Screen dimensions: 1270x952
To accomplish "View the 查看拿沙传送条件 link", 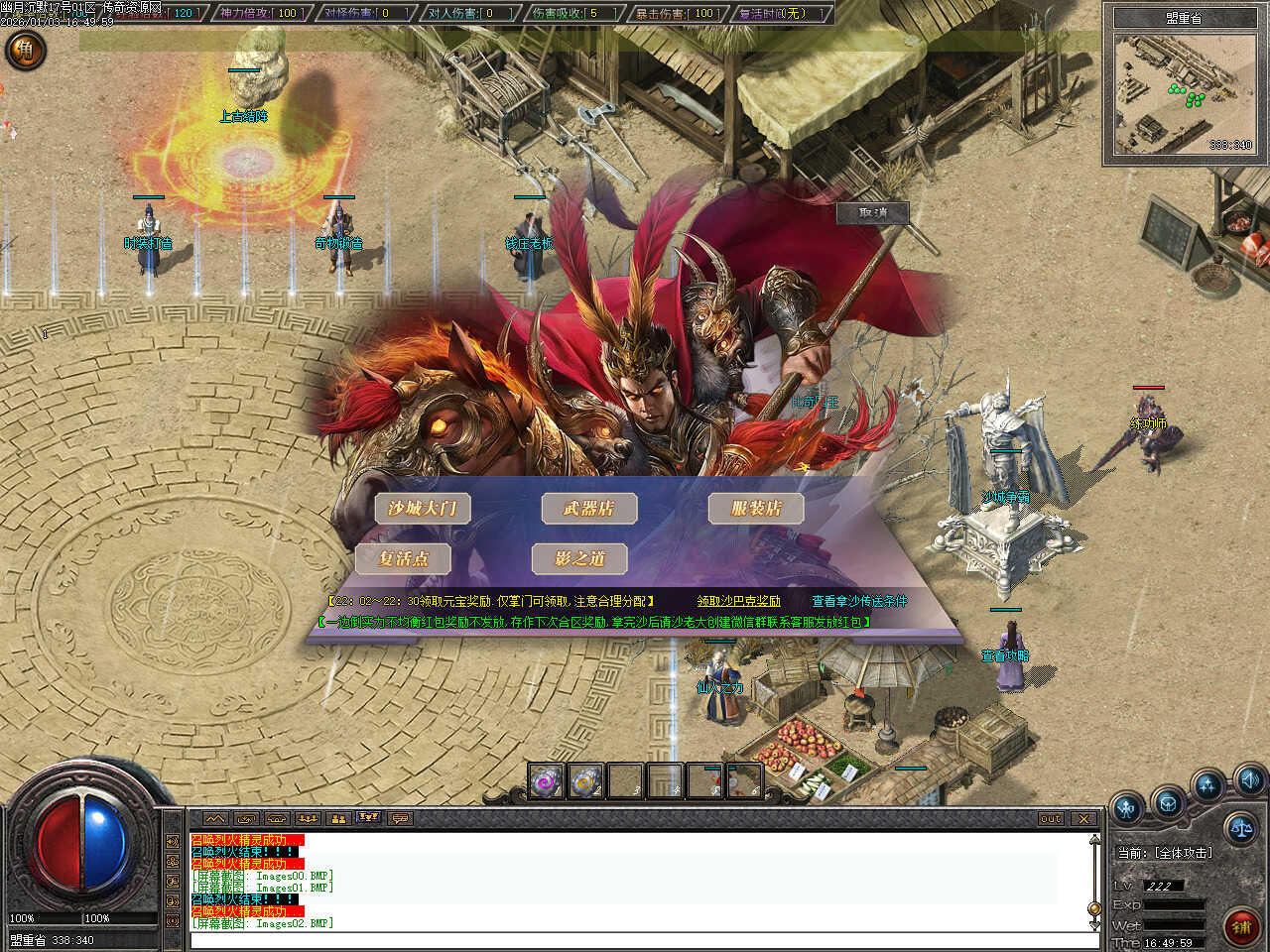I will point(859,601).
